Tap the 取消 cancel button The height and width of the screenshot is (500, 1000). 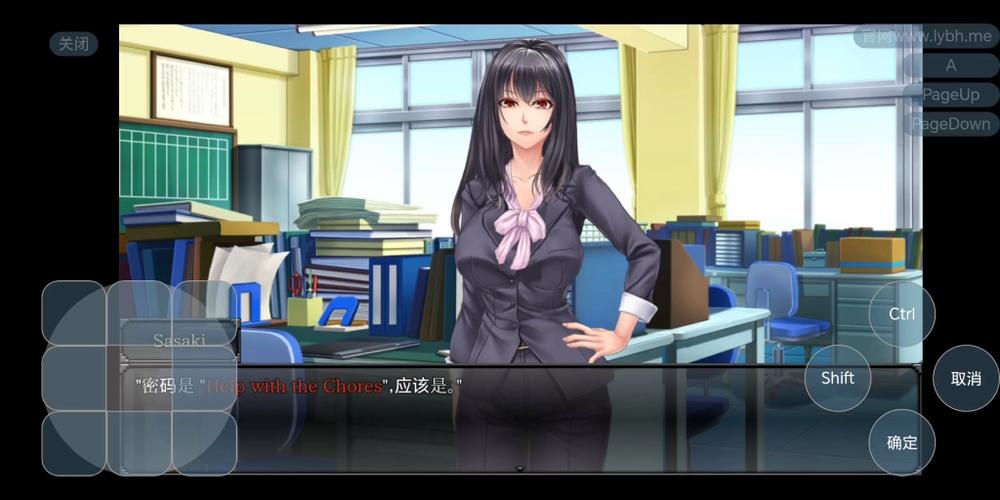coord(965,378)
